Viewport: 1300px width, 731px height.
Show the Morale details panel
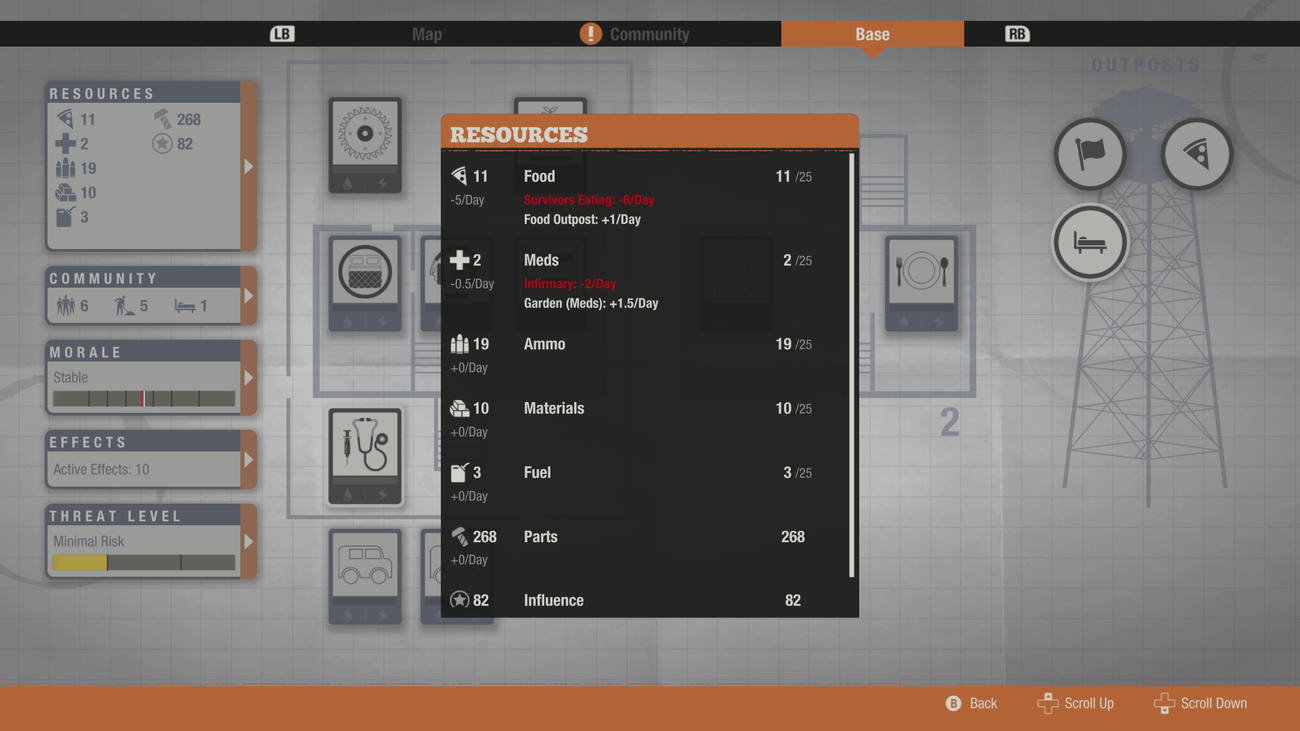click(150, 378)
